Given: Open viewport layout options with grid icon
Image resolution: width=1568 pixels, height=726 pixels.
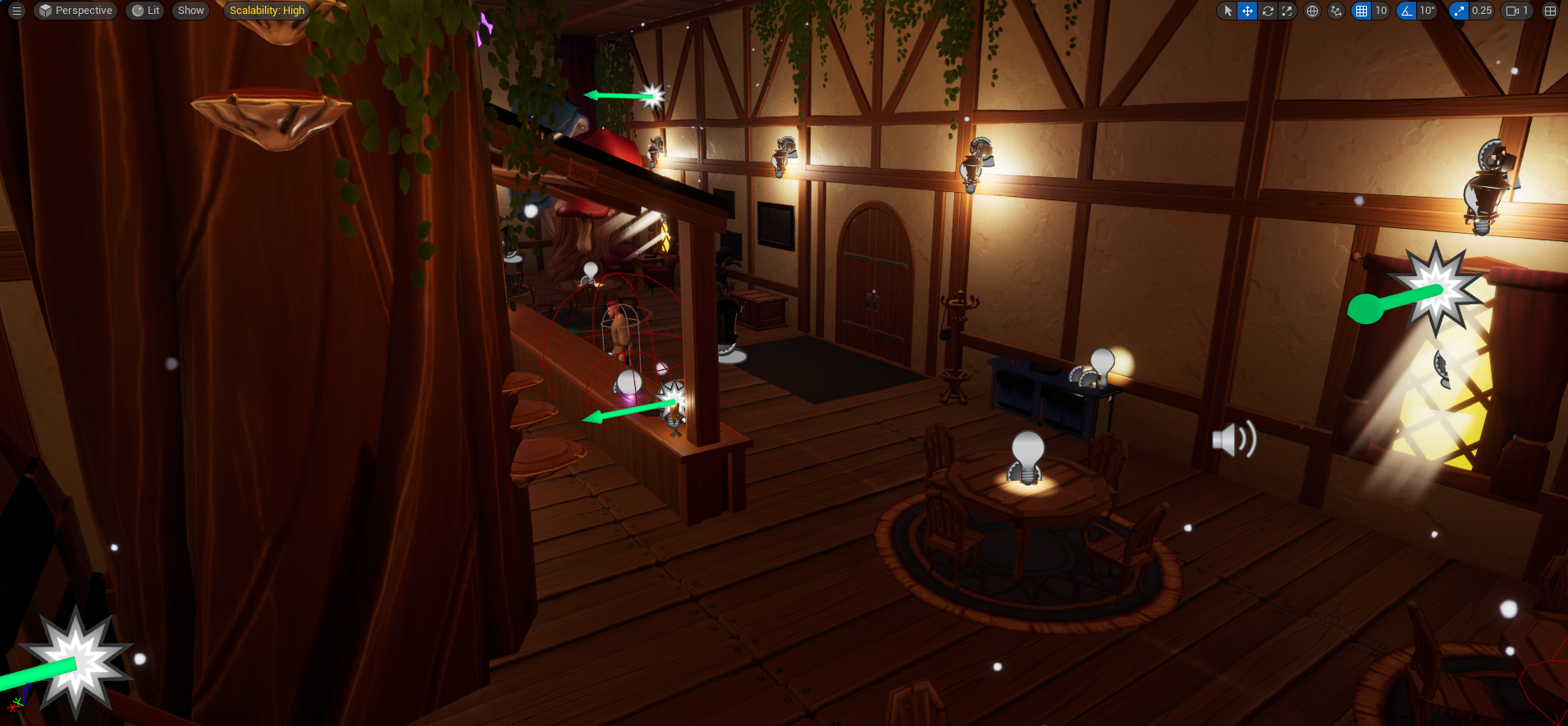Looking at the screenshot, I should coord(1550,11).
